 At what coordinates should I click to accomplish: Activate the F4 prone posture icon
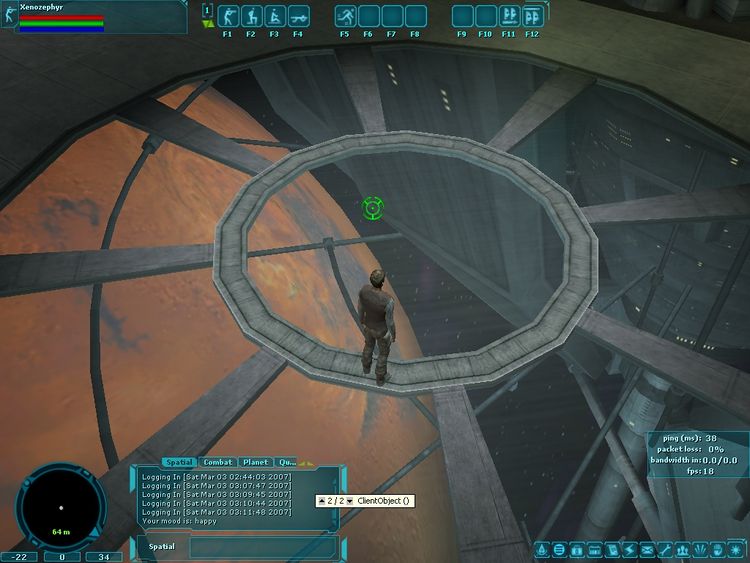tap(297, 16)
